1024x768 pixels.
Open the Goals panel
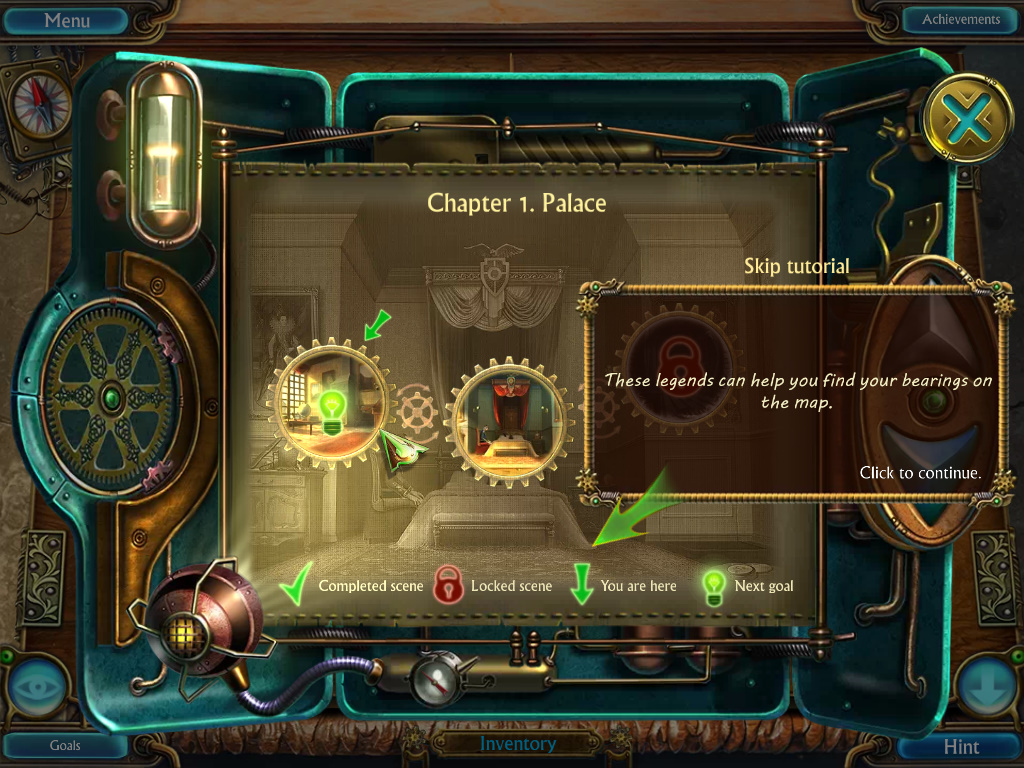pyautogui.click(x=65, y=745)
